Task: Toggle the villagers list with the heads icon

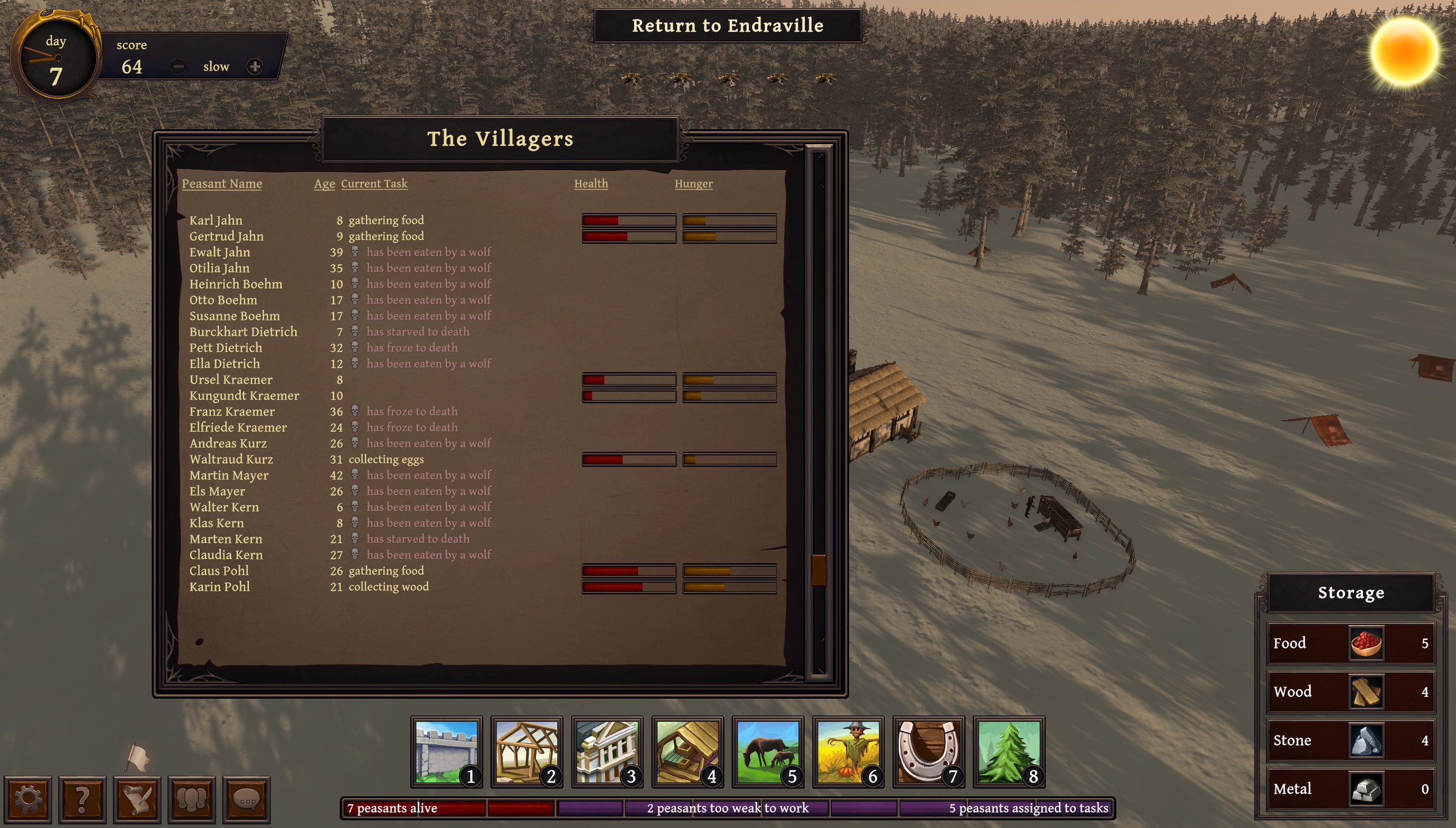Action: pyautogui.click(x=192, y=799)
